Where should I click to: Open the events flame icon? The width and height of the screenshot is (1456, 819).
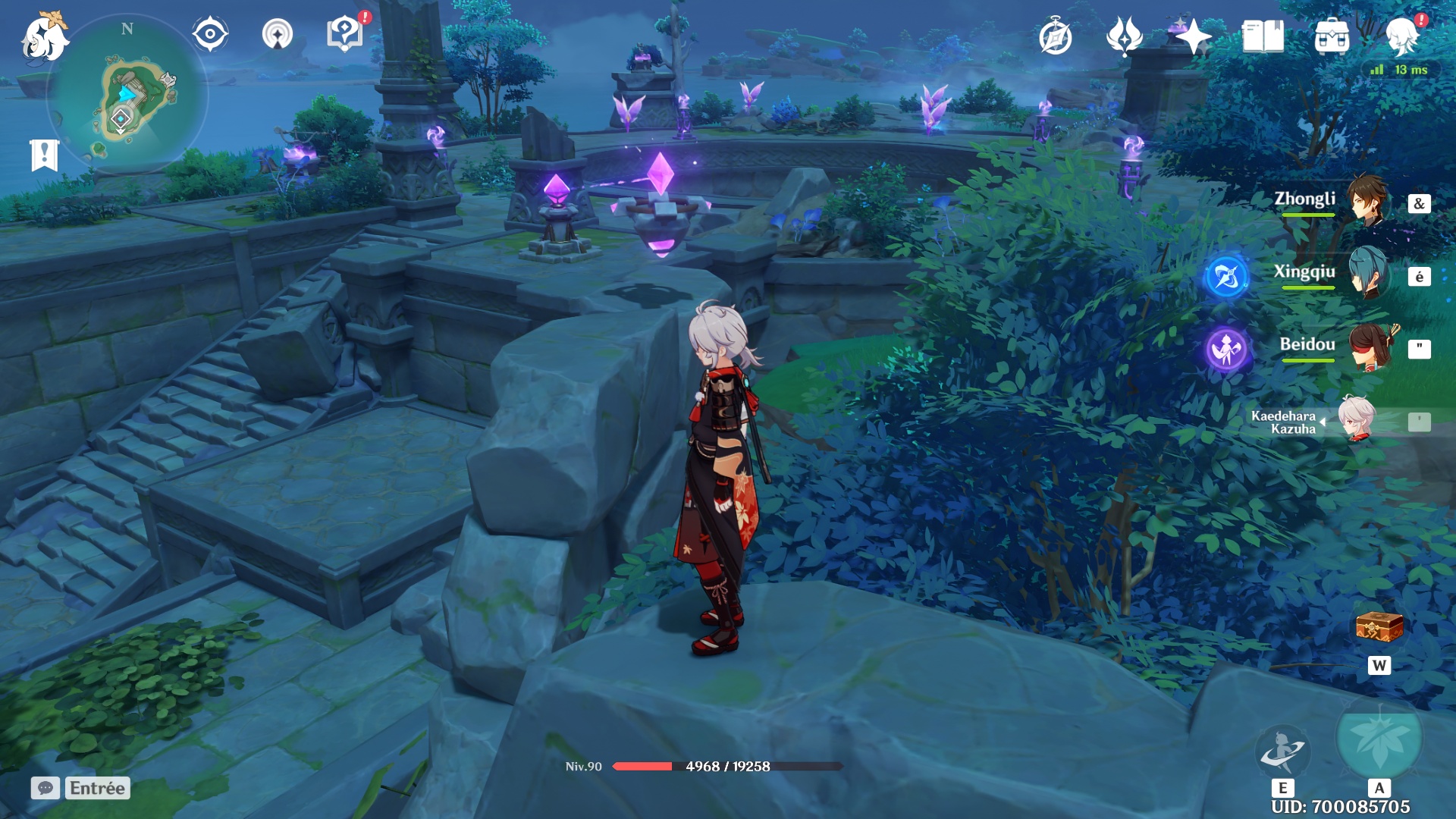pyautogui.click(x=1124, y=36)
